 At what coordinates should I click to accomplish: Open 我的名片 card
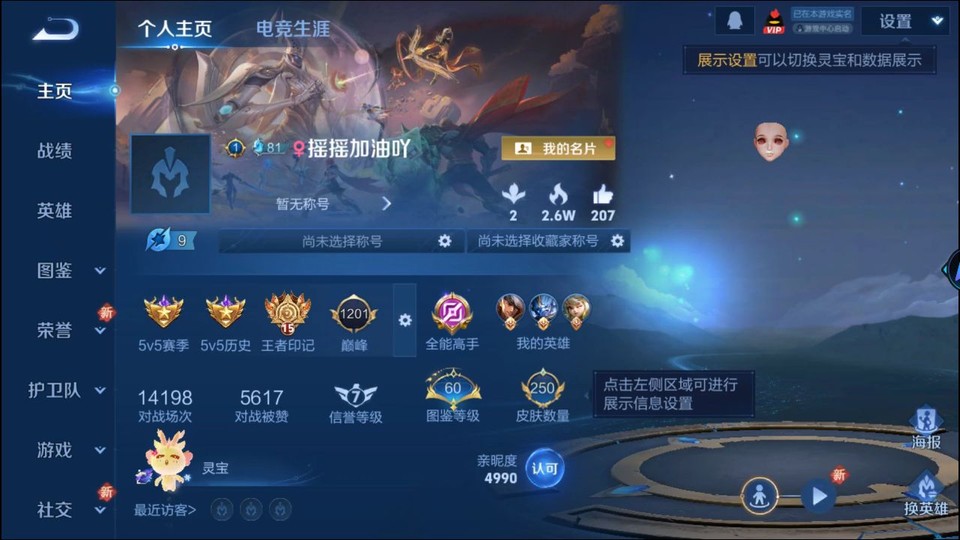558,149
